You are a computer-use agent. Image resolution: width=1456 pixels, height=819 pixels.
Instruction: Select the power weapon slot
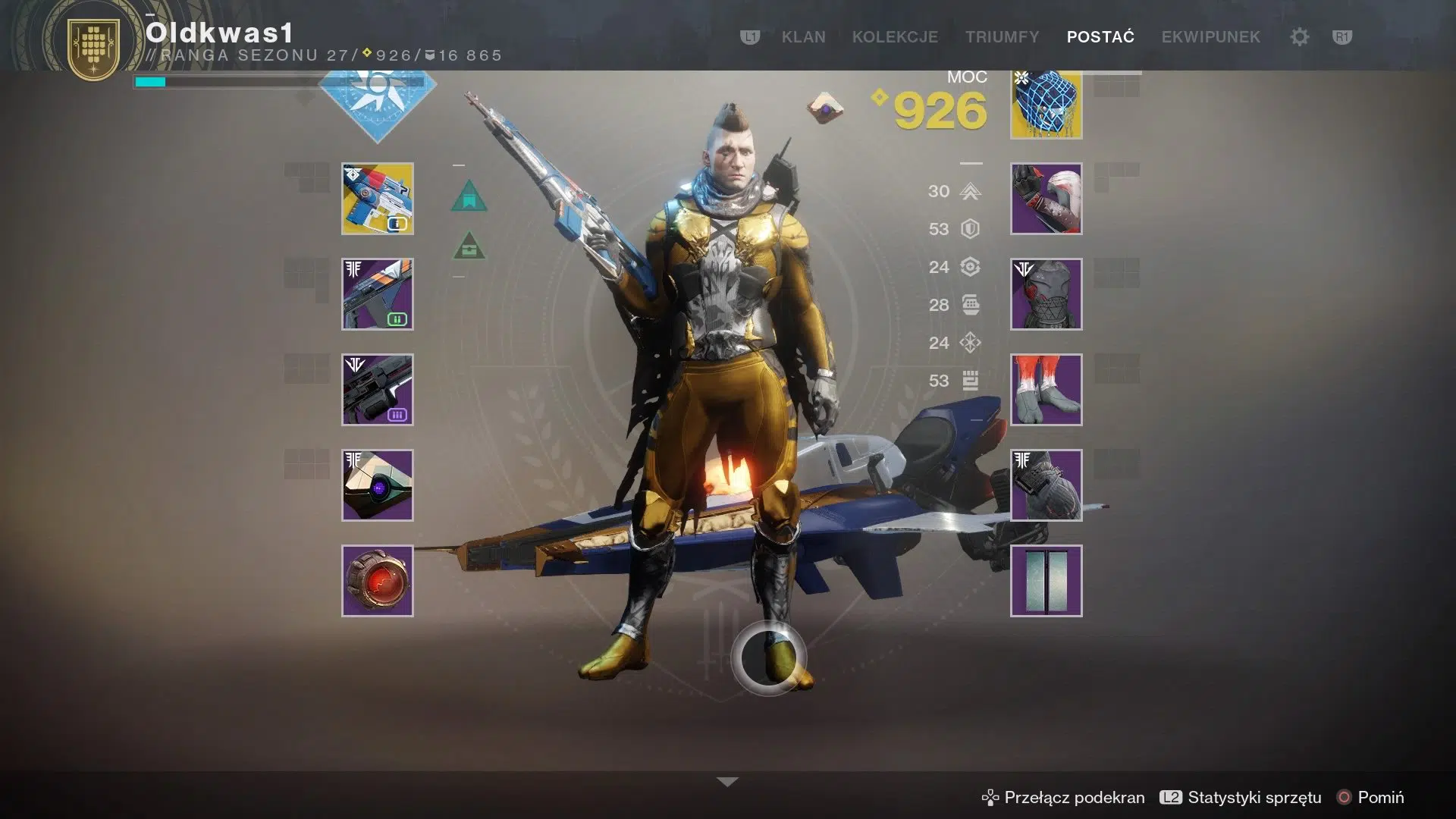click(x=377, y=390)
